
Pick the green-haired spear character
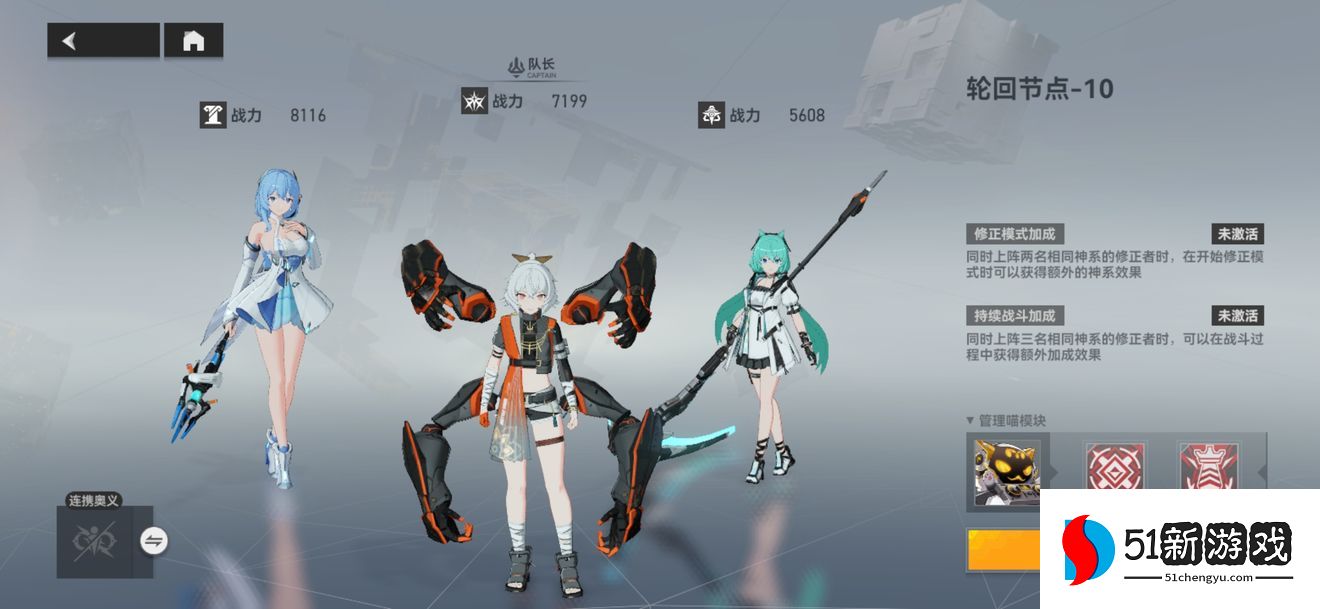coord(770,340)
